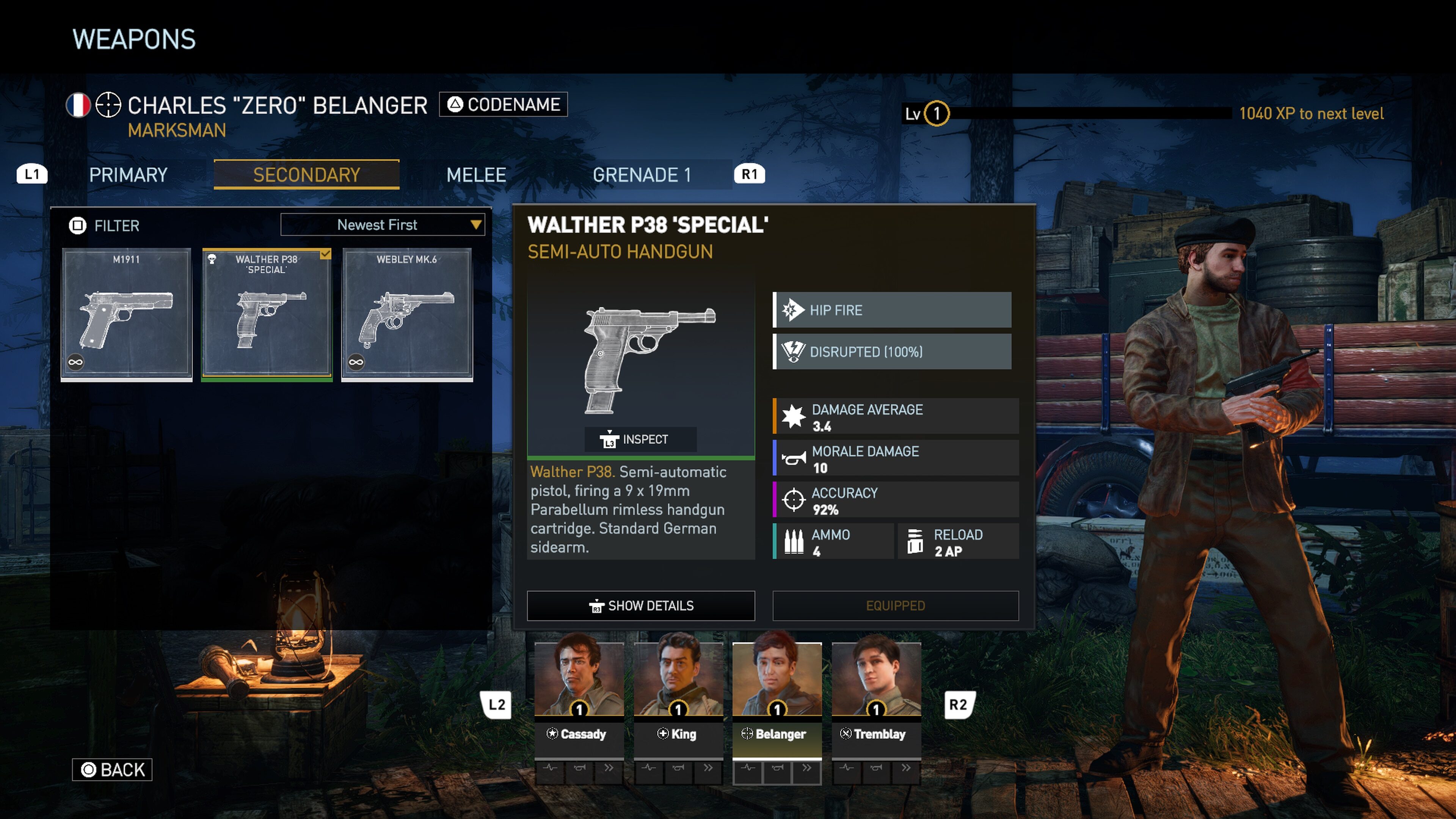The height and width of the screenshot is (819, 1456).
Task: Open the GRENADE 1 tab
Action: point(643,175)
